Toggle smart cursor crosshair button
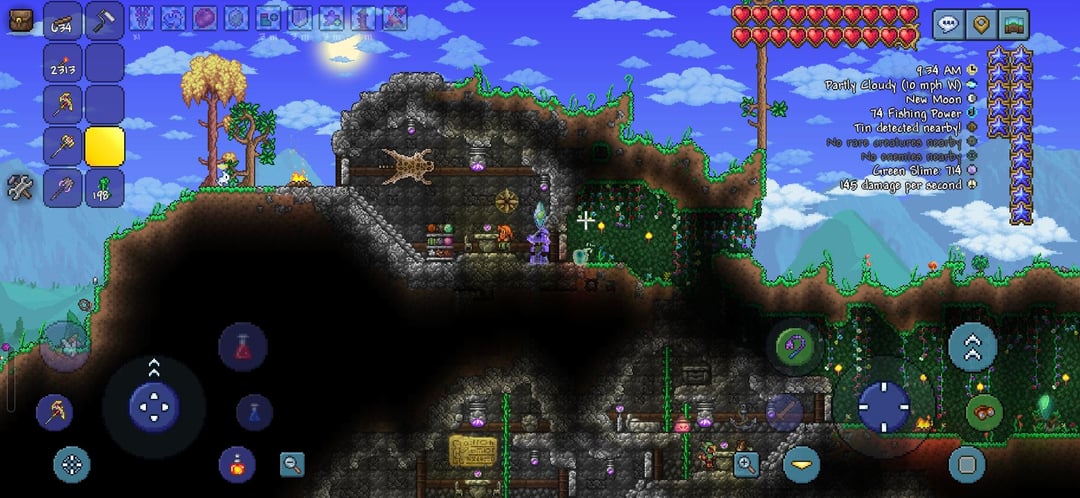The image size is (1080, 498). (x=71, y=464)
